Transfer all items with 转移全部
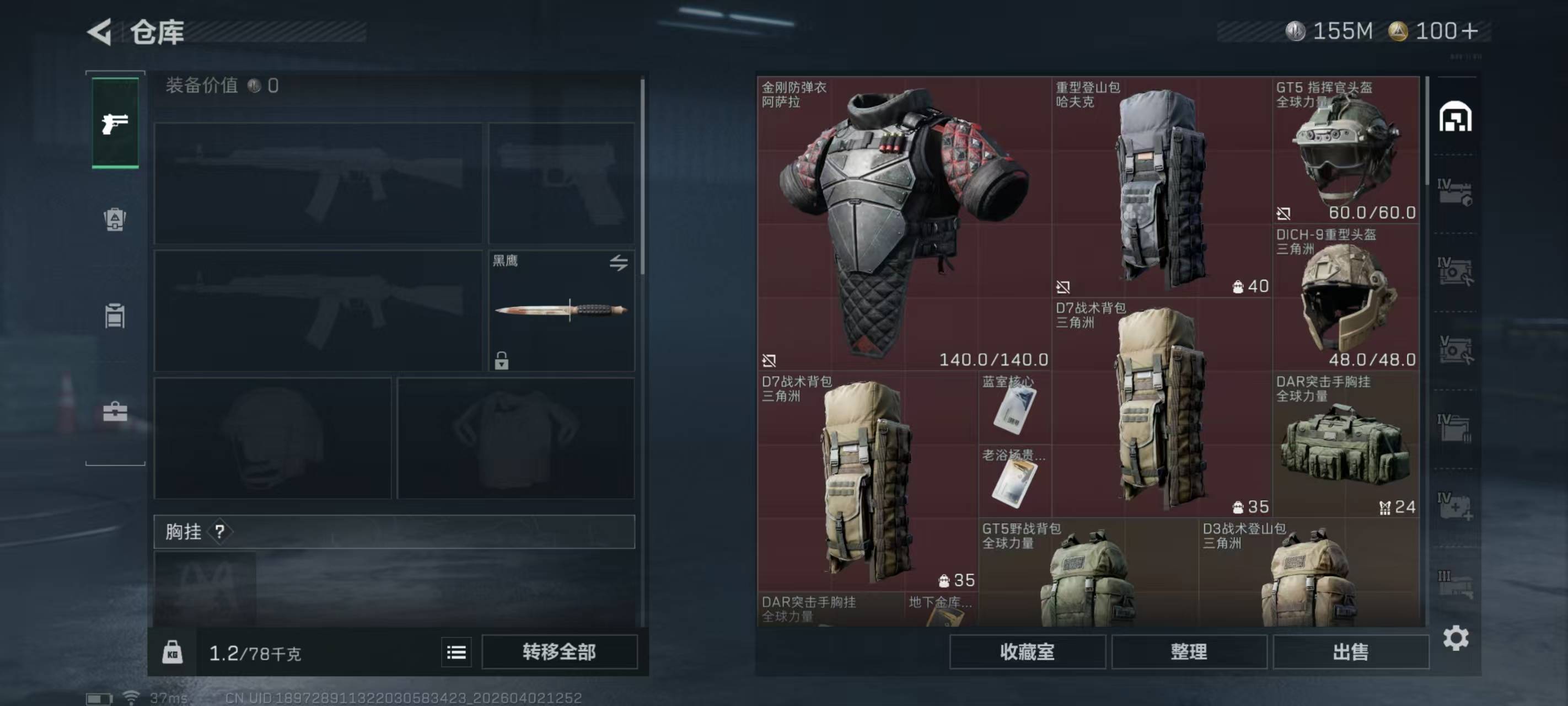The height and width of the screenshot is (706, 1568). 559,652
